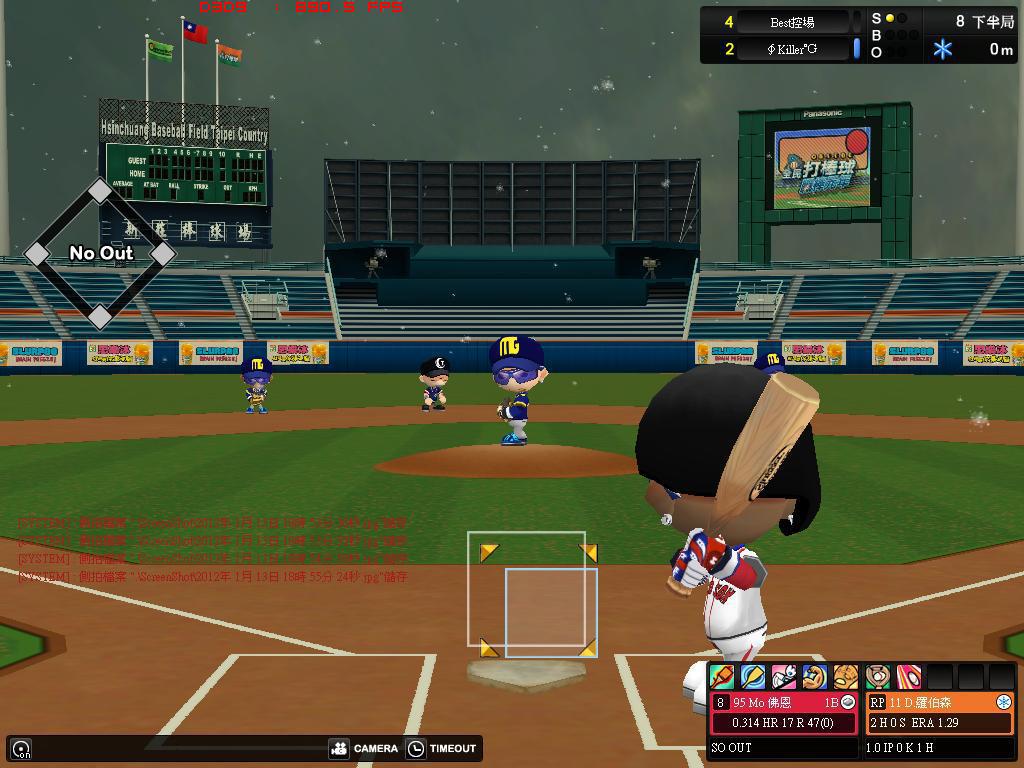Select the snowflake icon on pitcher card
Viewport: 1024px width, 768px height.
pyautogui.click(x=1003, y=703)
